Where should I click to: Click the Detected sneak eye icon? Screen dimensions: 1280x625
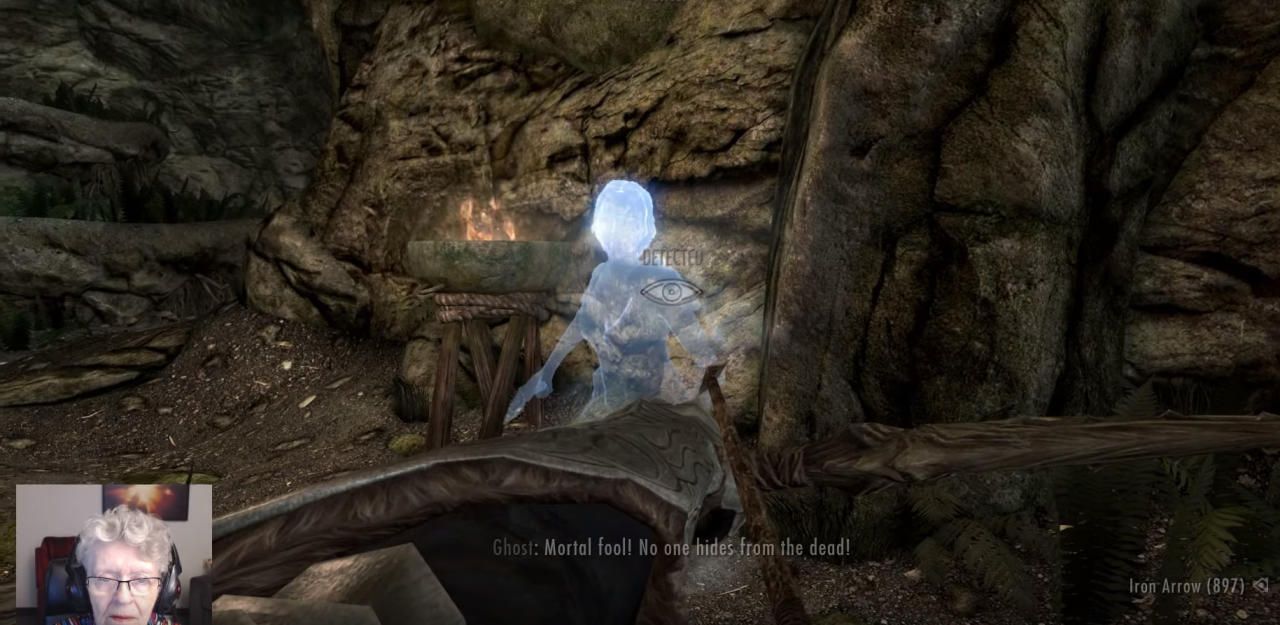point(671,292)
